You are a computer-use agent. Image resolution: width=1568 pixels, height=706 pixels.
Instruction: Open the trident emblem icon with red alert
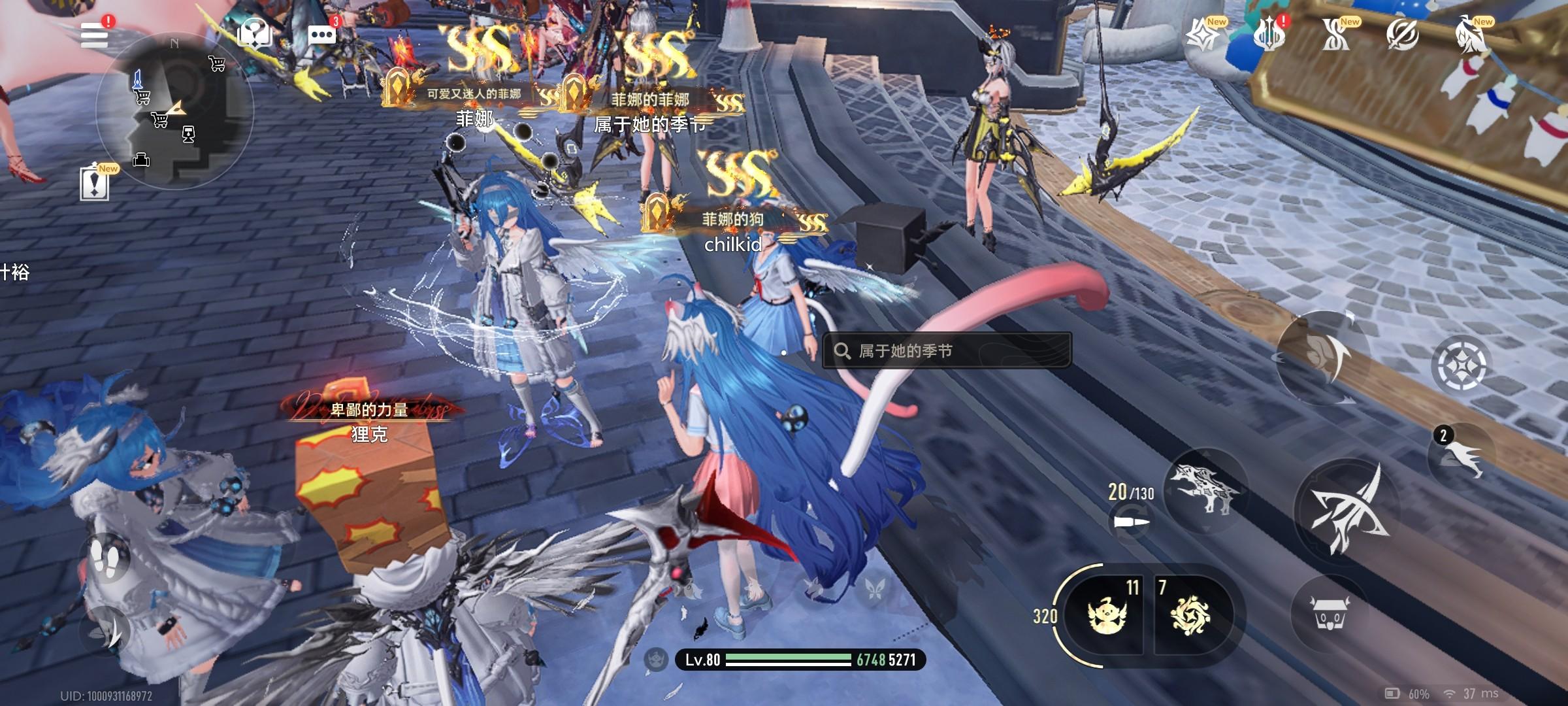point(1269,35)
